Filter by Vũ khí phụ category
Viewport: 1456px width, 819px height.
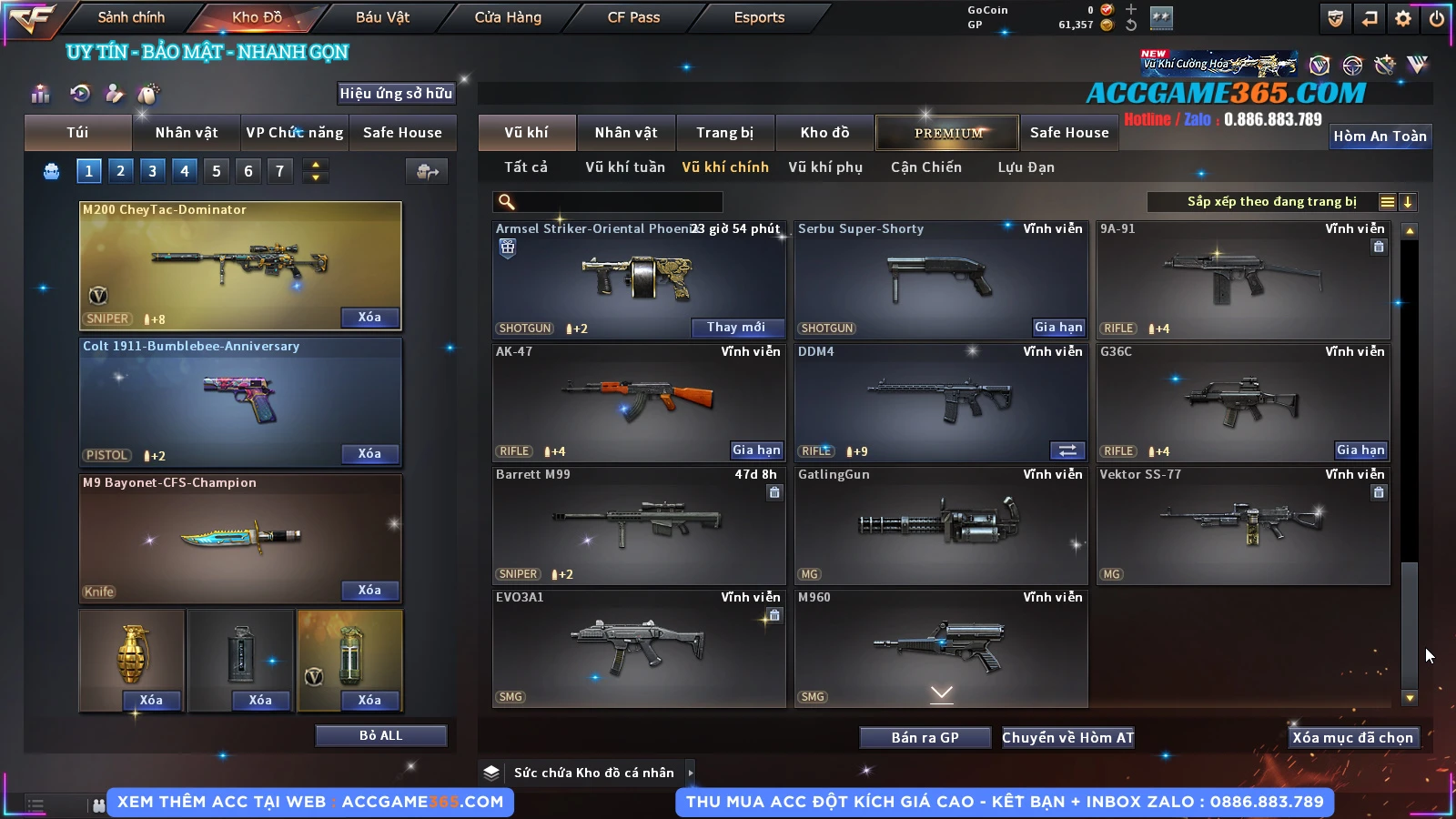[x=825, y=167]
